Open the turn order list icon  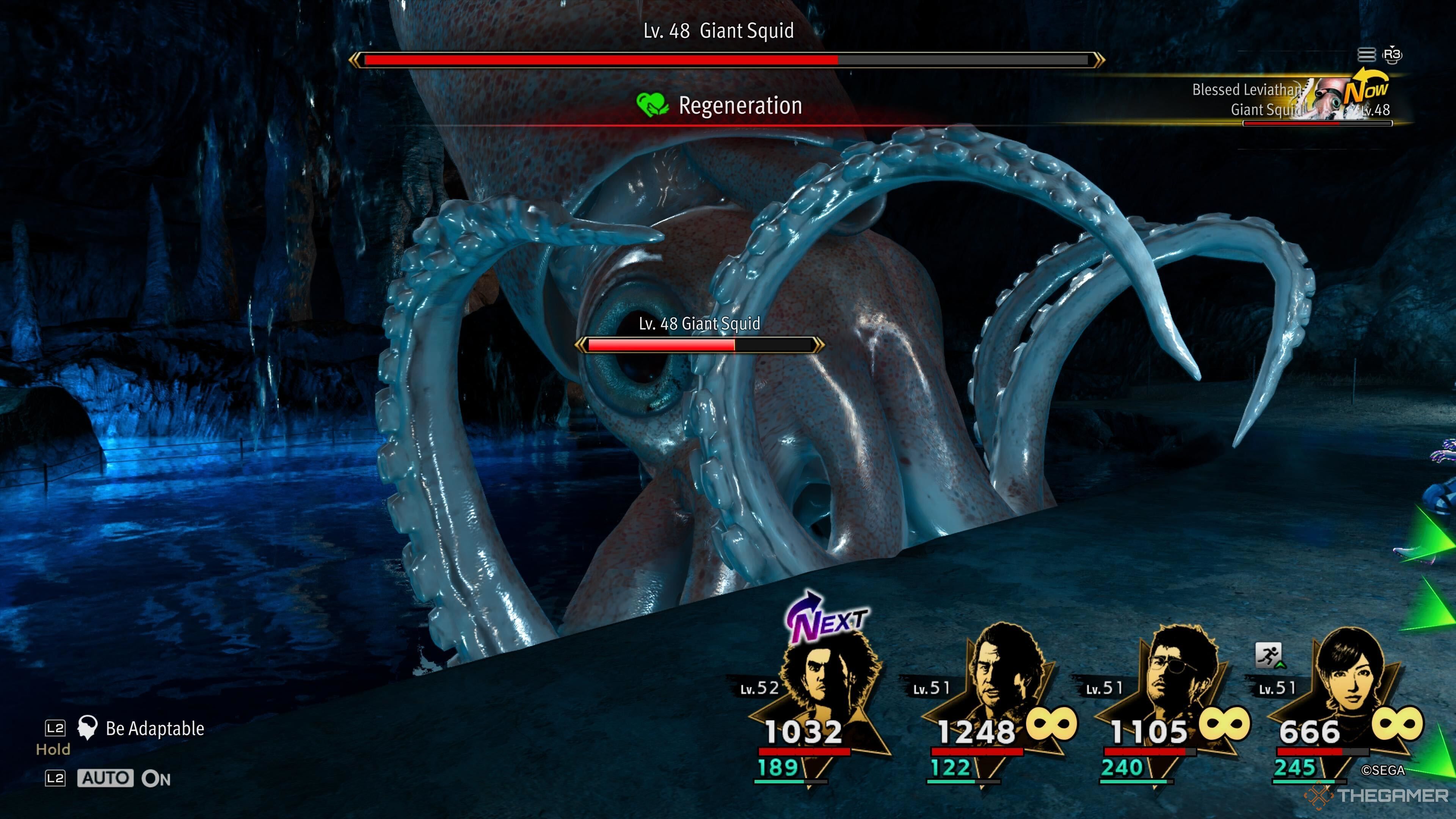click(x=1366, y=55)
